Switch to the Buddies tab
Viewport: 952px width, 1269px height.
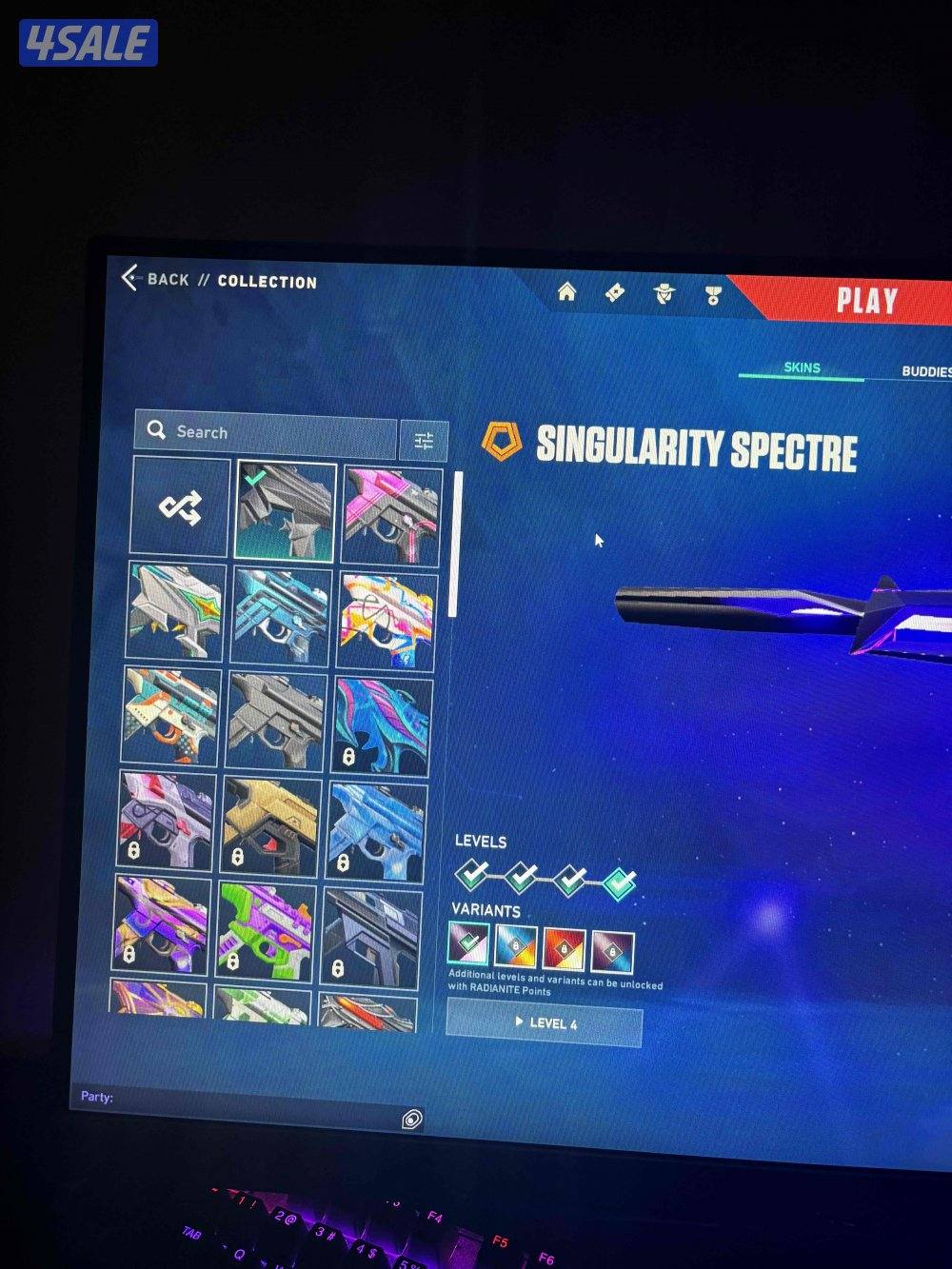pyautogui.click(x=925, y=371)
